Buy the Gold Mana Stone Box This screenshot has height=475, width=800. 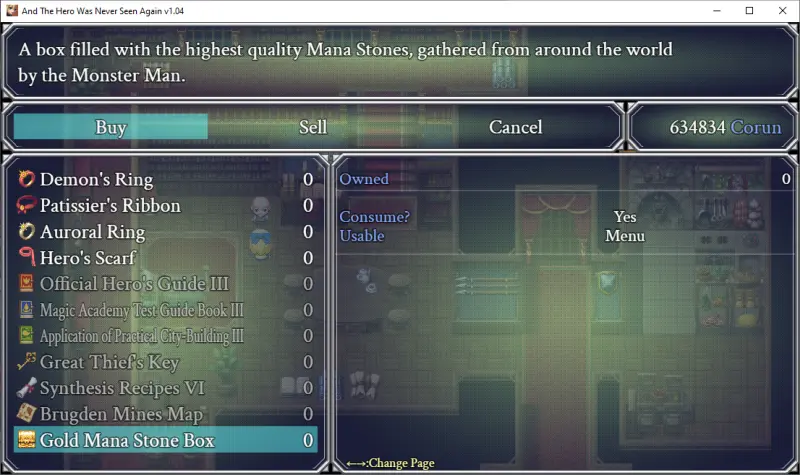[127, 440]
